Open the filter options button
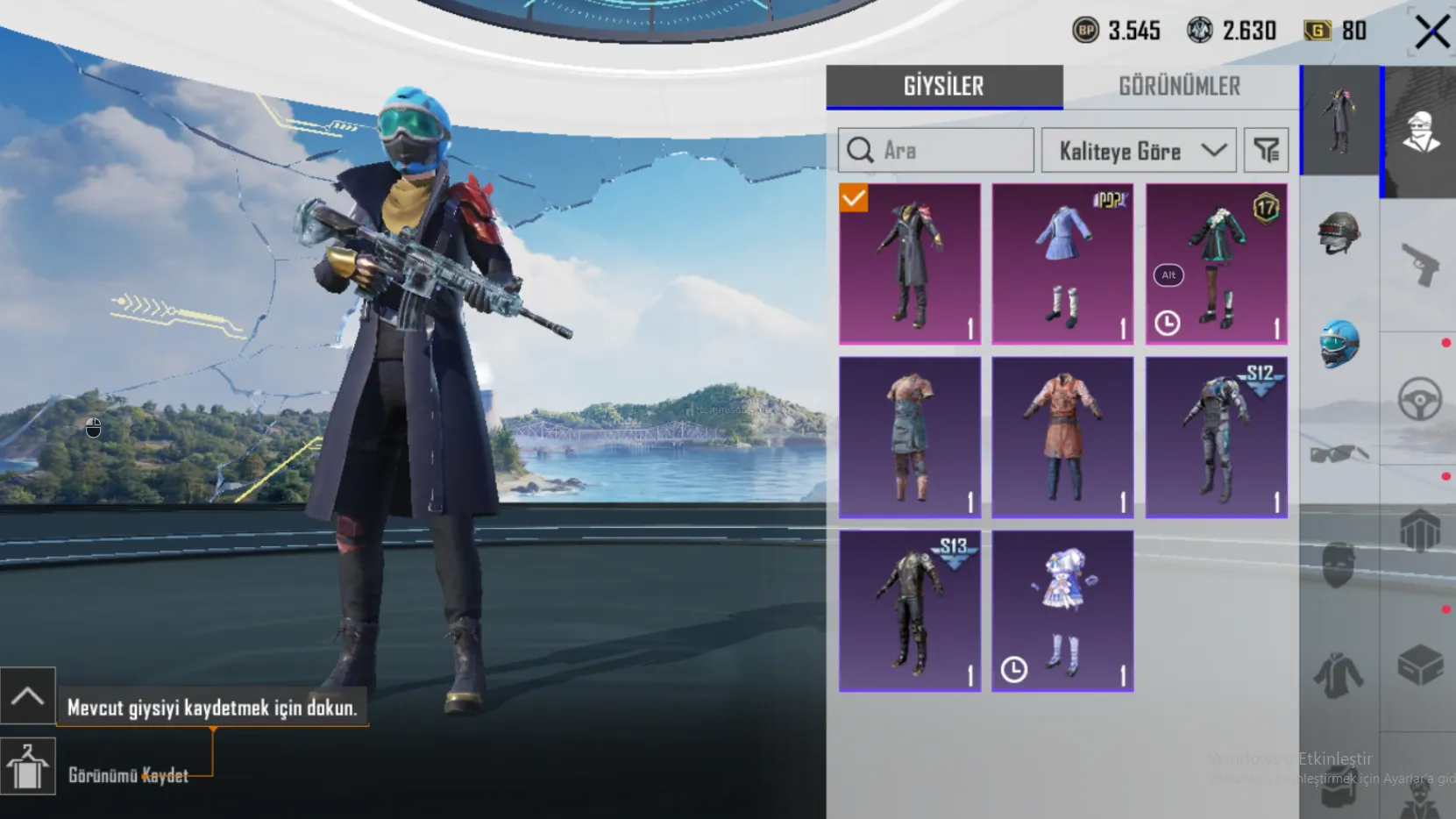Screen dimensions: 1456x819 point(1266,151)
